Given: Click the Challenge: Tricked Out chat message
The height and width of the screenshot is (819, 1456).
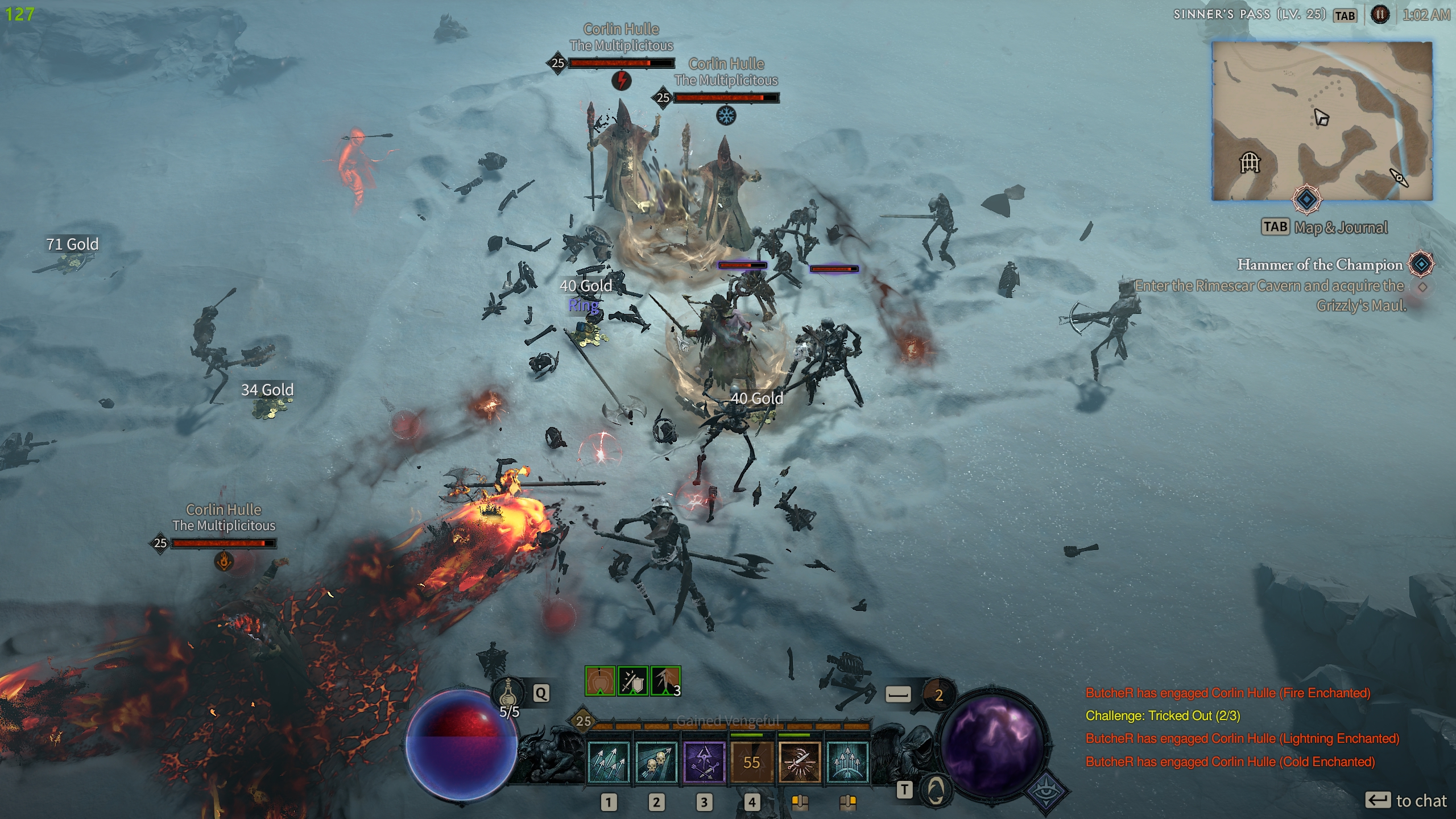Looking at the screenshot, I should tap(1163, 715).
